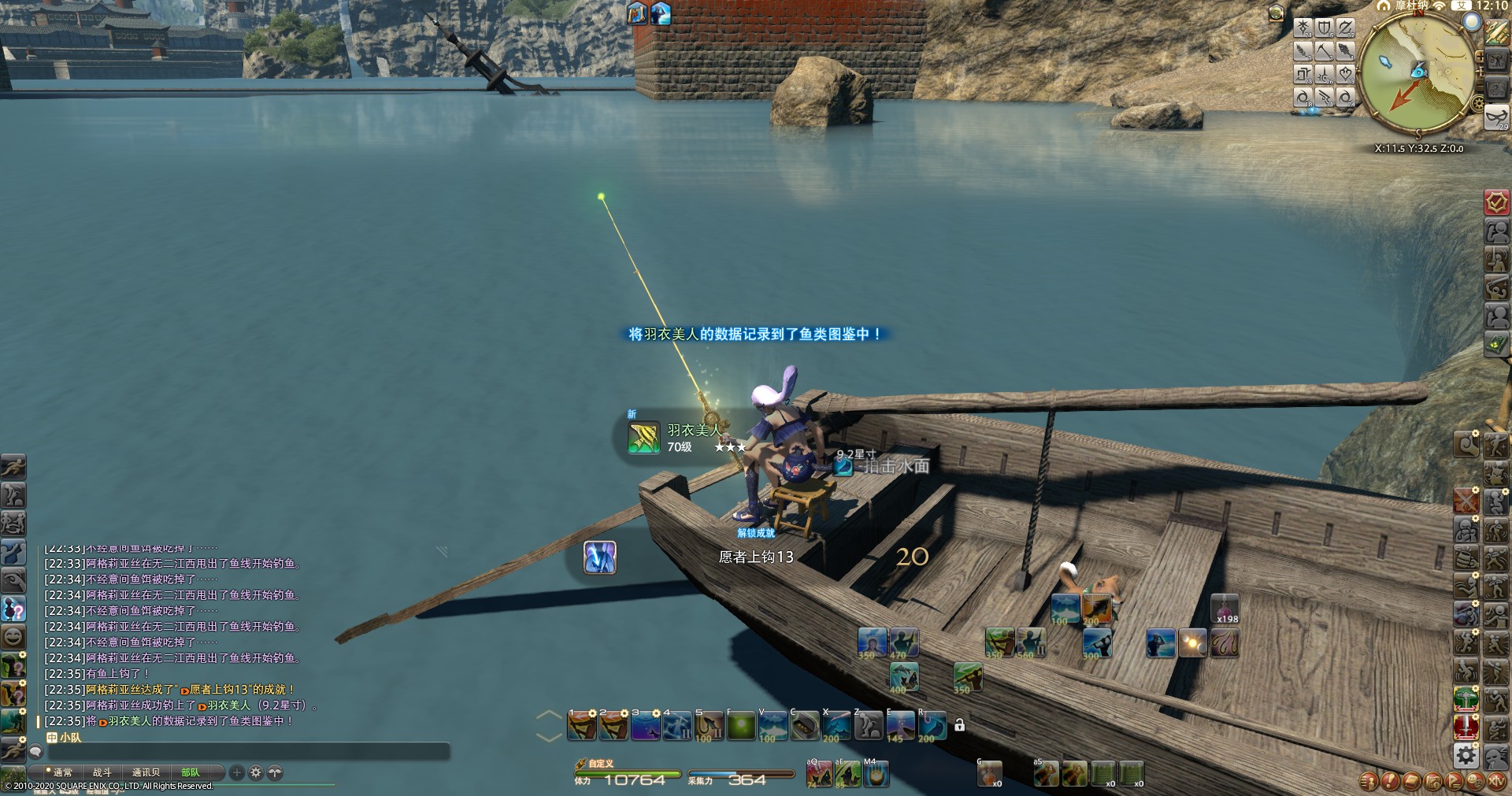Open the minimap's gear settings button

point(1477,104)
